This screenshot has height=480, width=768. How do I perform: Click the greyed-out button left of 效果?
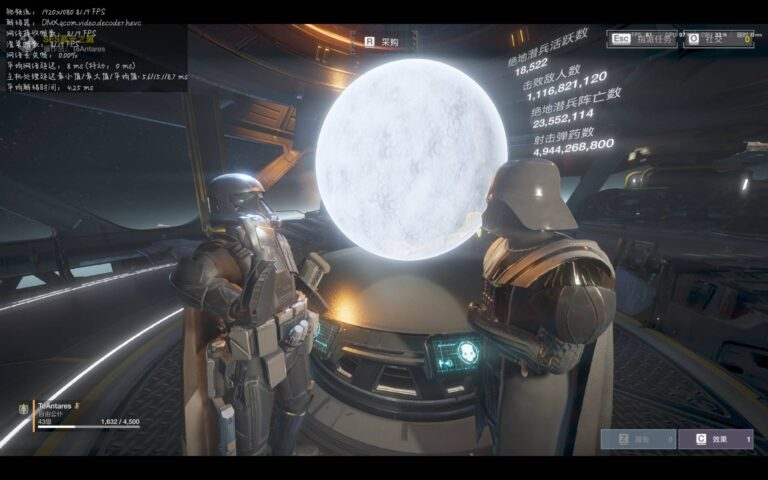tap(638, 439)
